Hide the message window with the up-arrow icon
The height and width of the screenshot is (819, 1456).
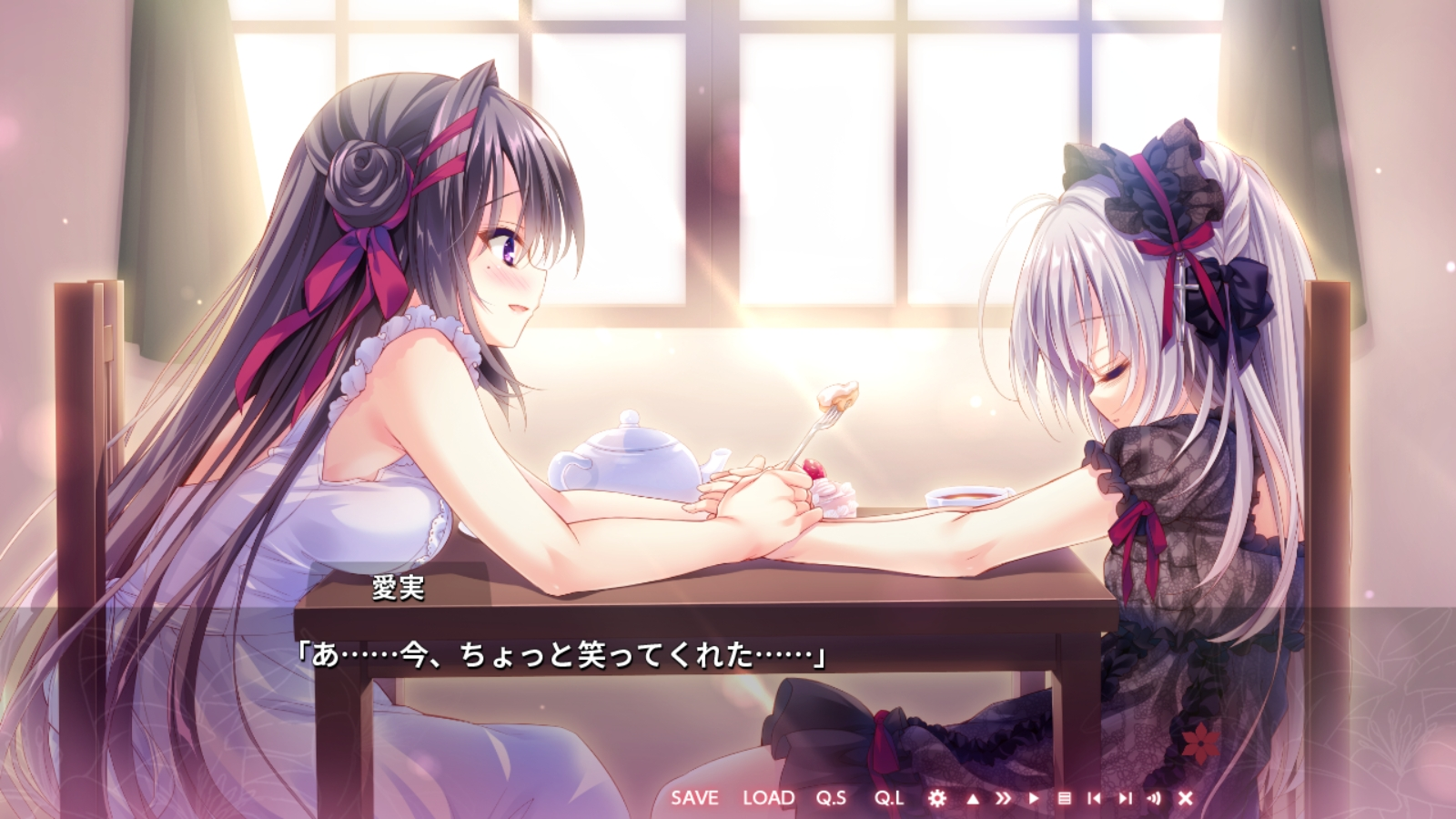click(x=972, y=798)
